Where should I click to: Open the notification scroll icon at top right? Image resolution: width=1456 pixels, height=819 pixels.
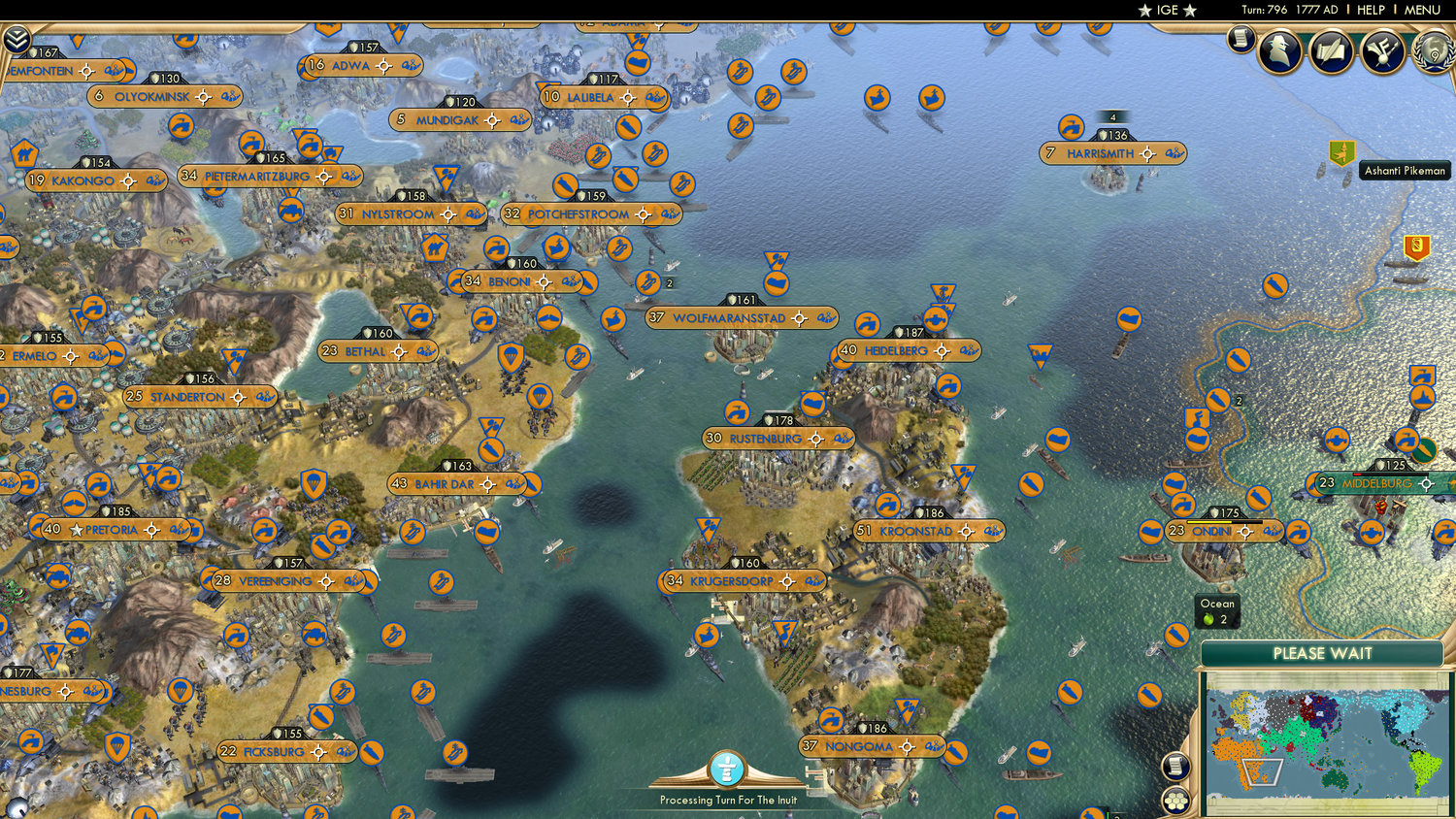pyautogui.click(x=1241, y=41)
